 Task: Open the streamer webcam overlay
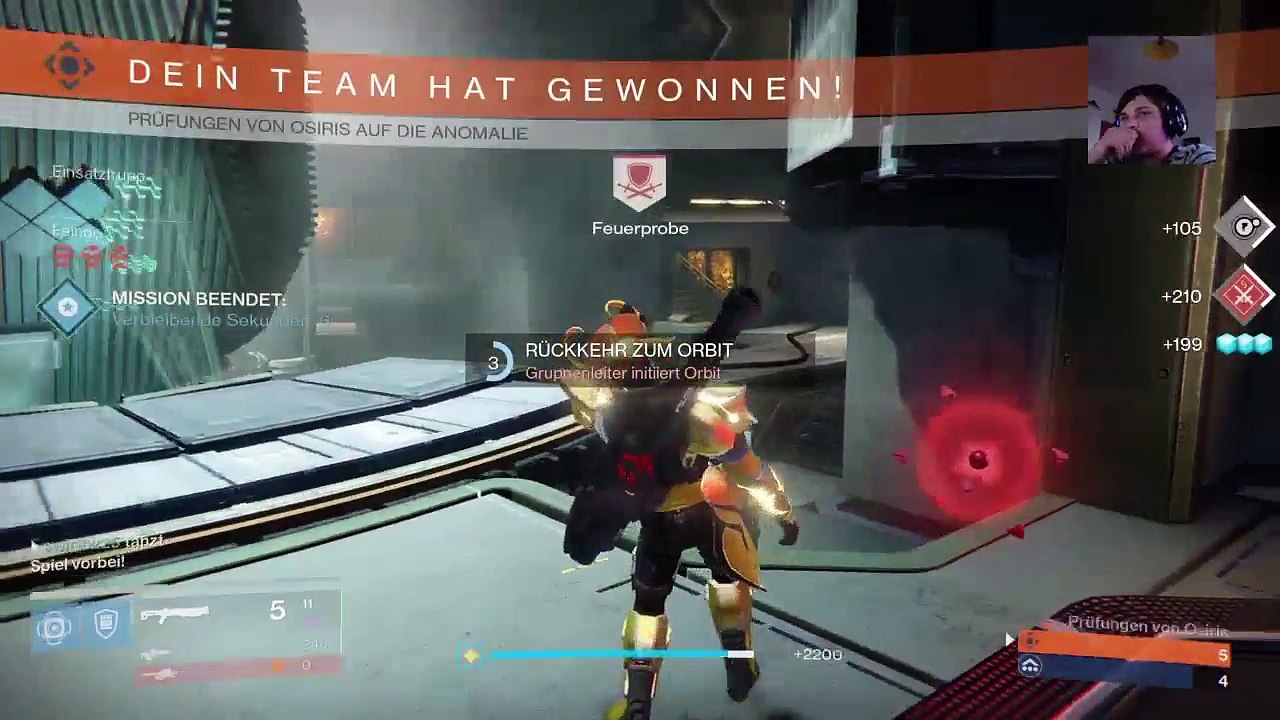1151,100
